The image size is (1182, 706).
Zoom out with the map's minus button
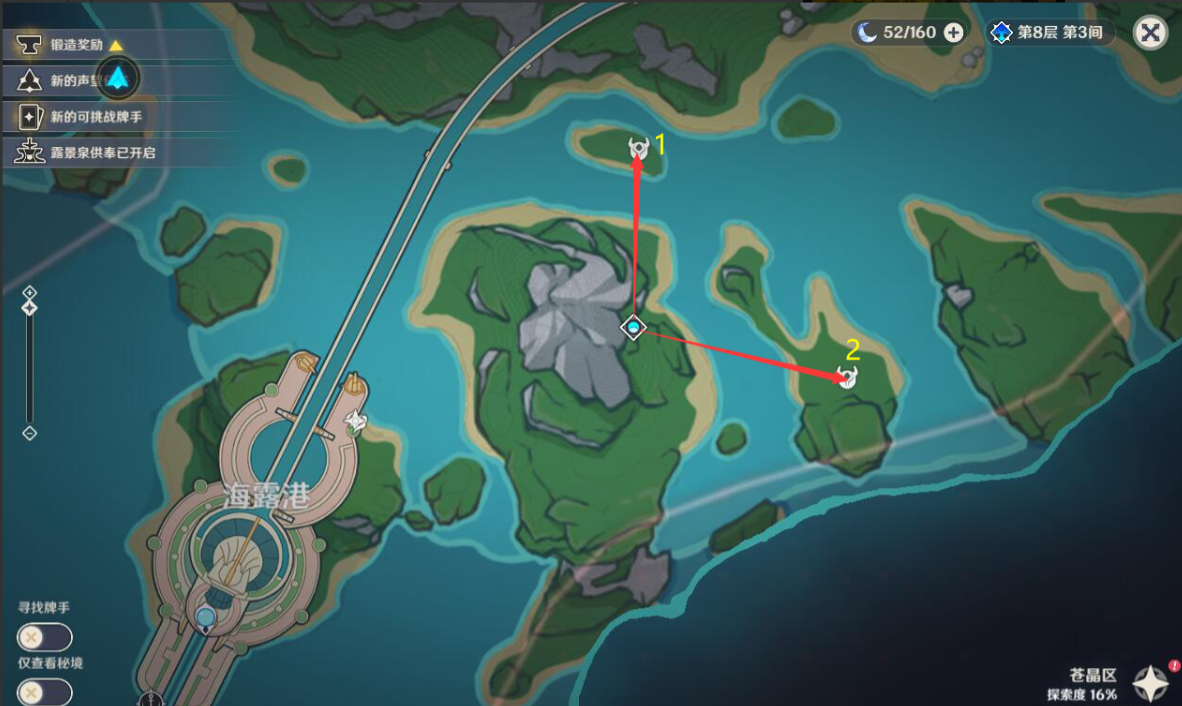point(30,433)
